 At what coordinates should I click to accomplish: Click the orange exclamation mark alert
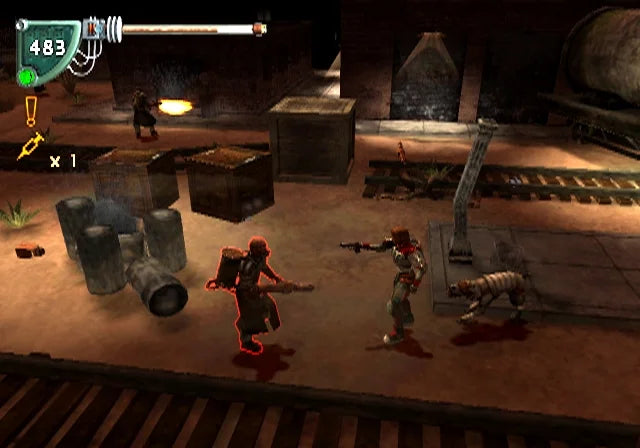[x=31, y=109]
